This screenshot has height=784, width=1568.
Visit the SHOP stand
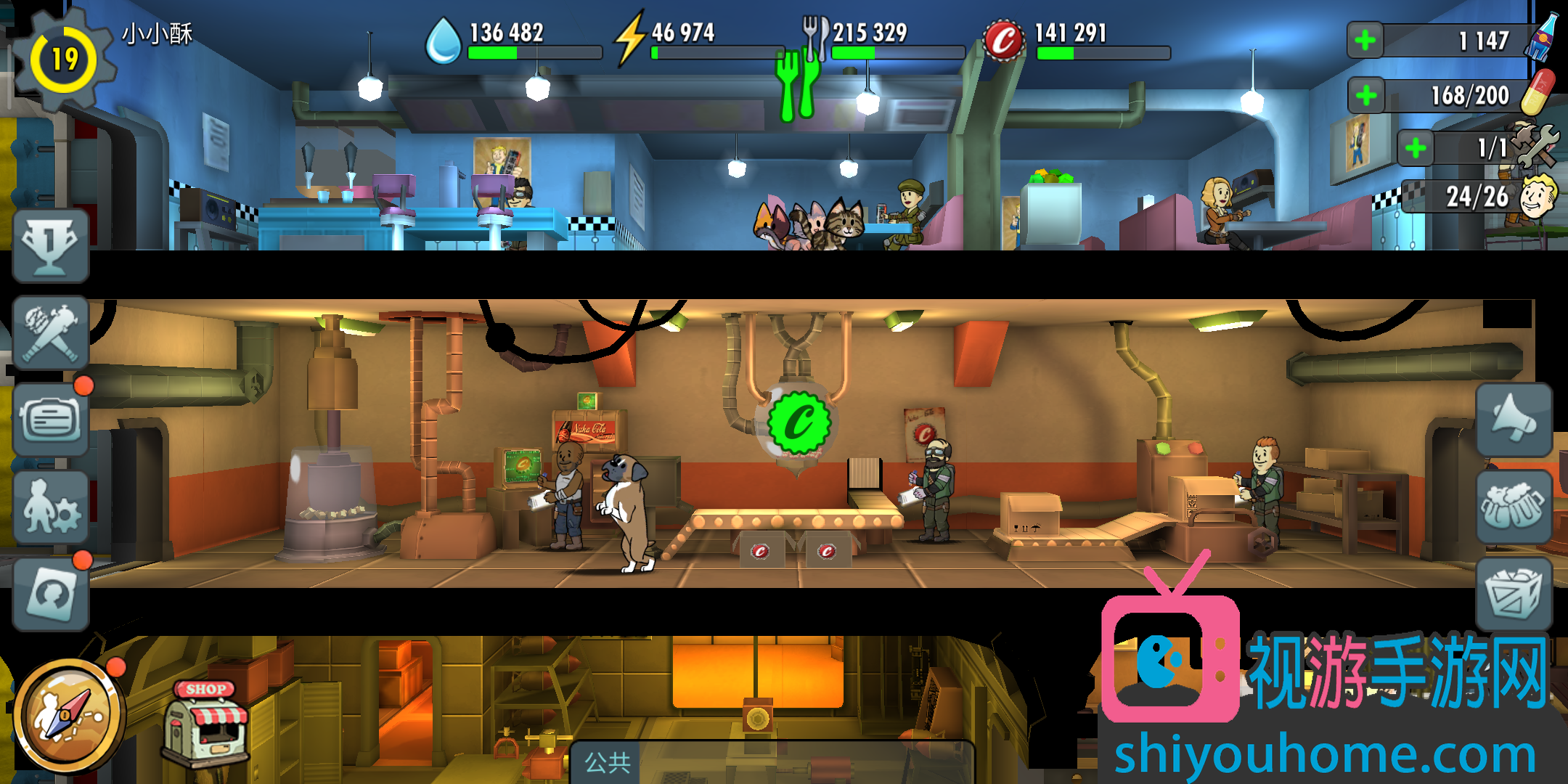(207, 722)
